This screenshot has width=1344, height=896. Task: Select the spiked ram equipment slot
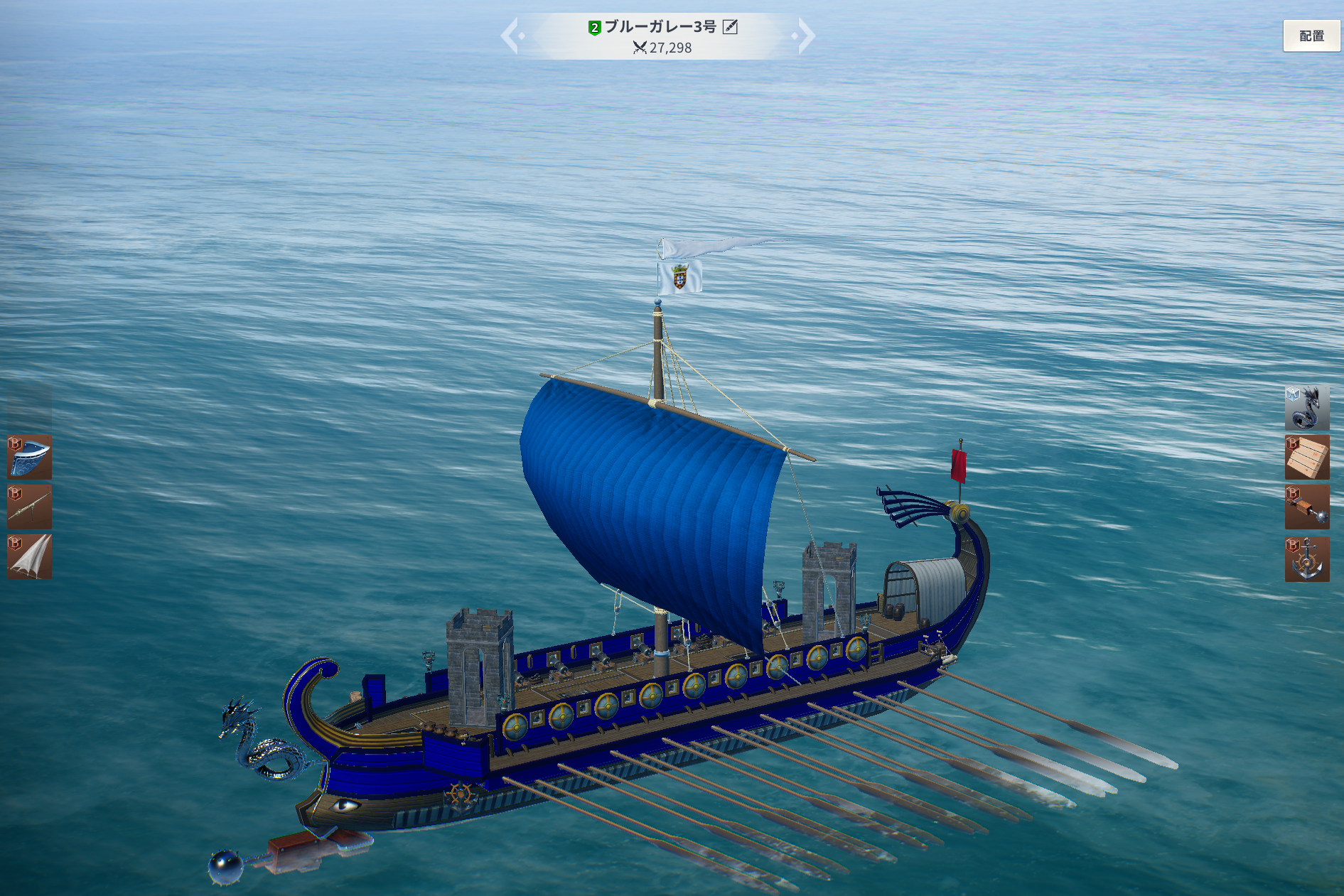click(x=1306, y=507)
